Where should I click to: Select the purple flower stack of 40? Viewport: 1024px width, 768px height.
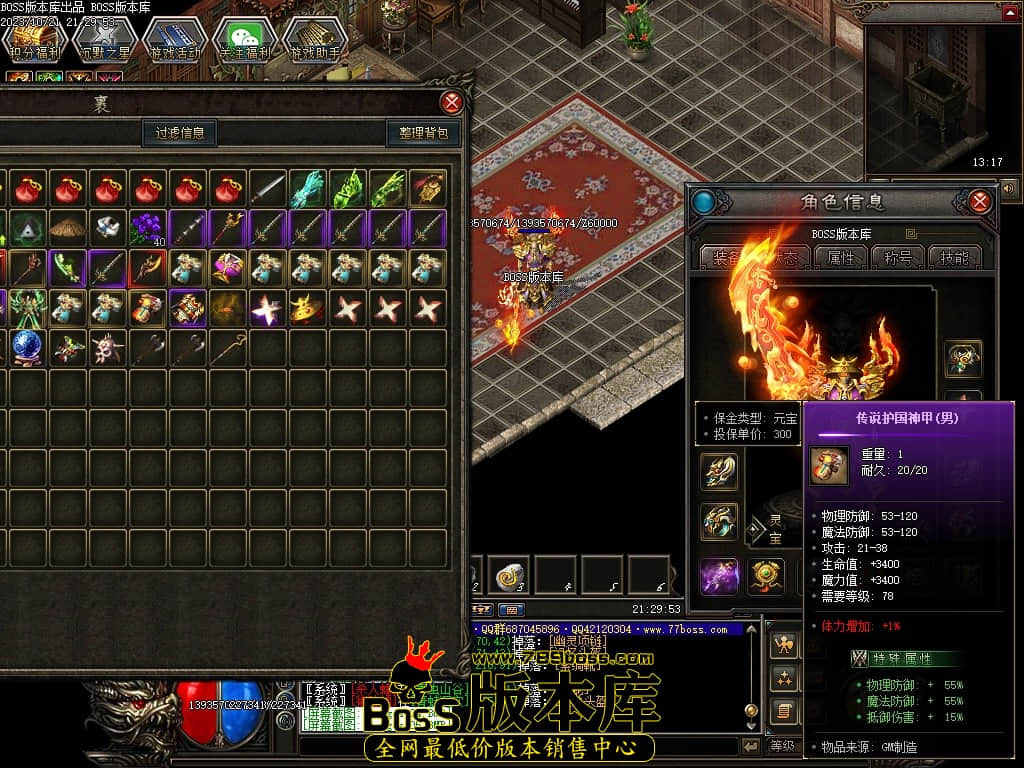(x=148, y=228)
